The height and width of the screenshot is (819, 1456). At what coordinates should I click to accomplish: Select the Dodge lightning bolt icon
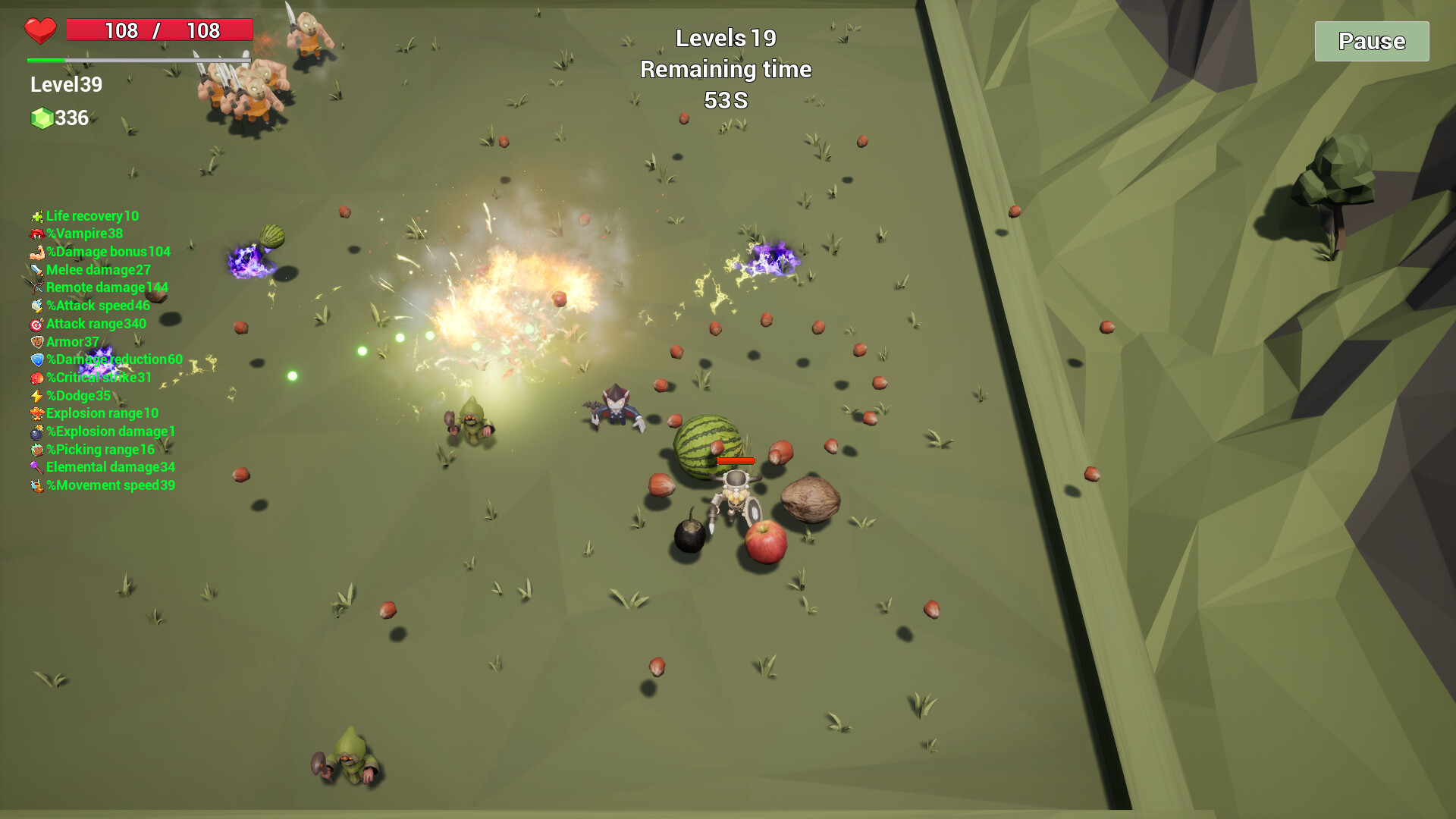coord(36,395)
